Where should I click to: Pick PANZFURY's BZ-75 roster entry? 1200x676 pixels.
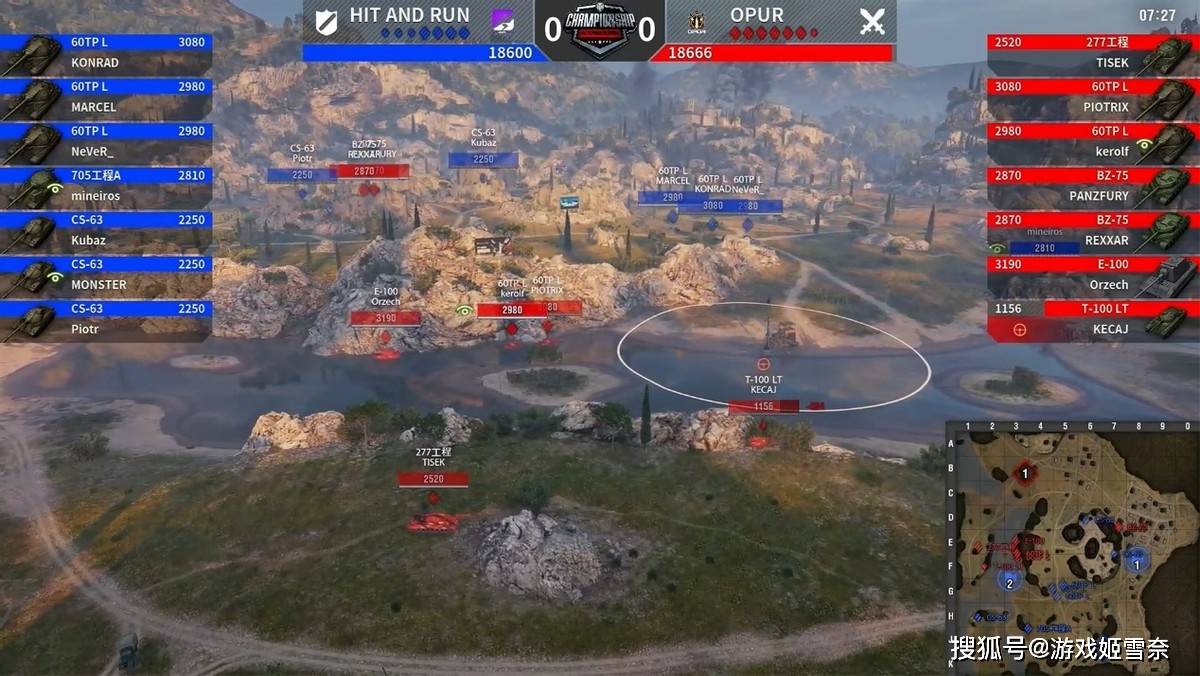click(x=1092, y=186)
